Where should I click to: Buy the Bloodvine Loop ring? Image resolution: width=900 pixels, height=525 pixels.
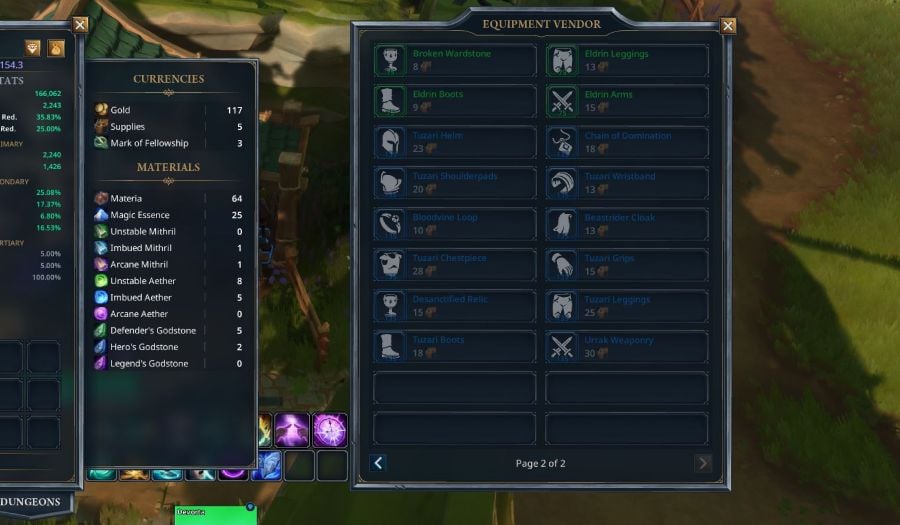point(454,224)
